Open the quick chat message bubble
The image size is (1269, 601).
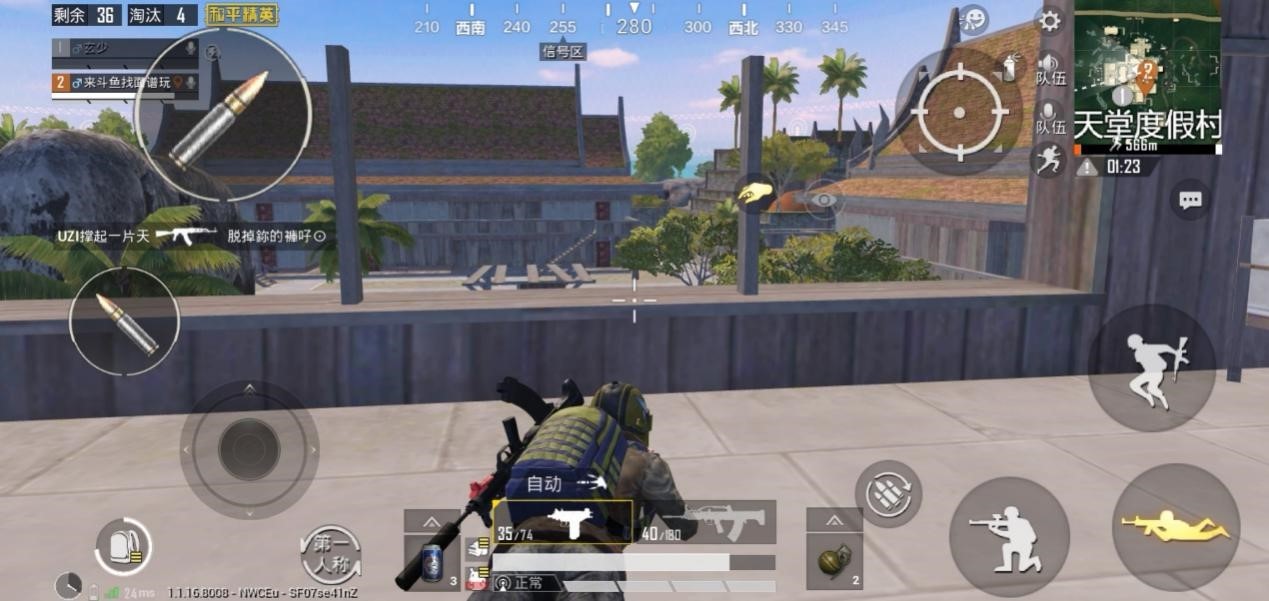coord(1189,200)
